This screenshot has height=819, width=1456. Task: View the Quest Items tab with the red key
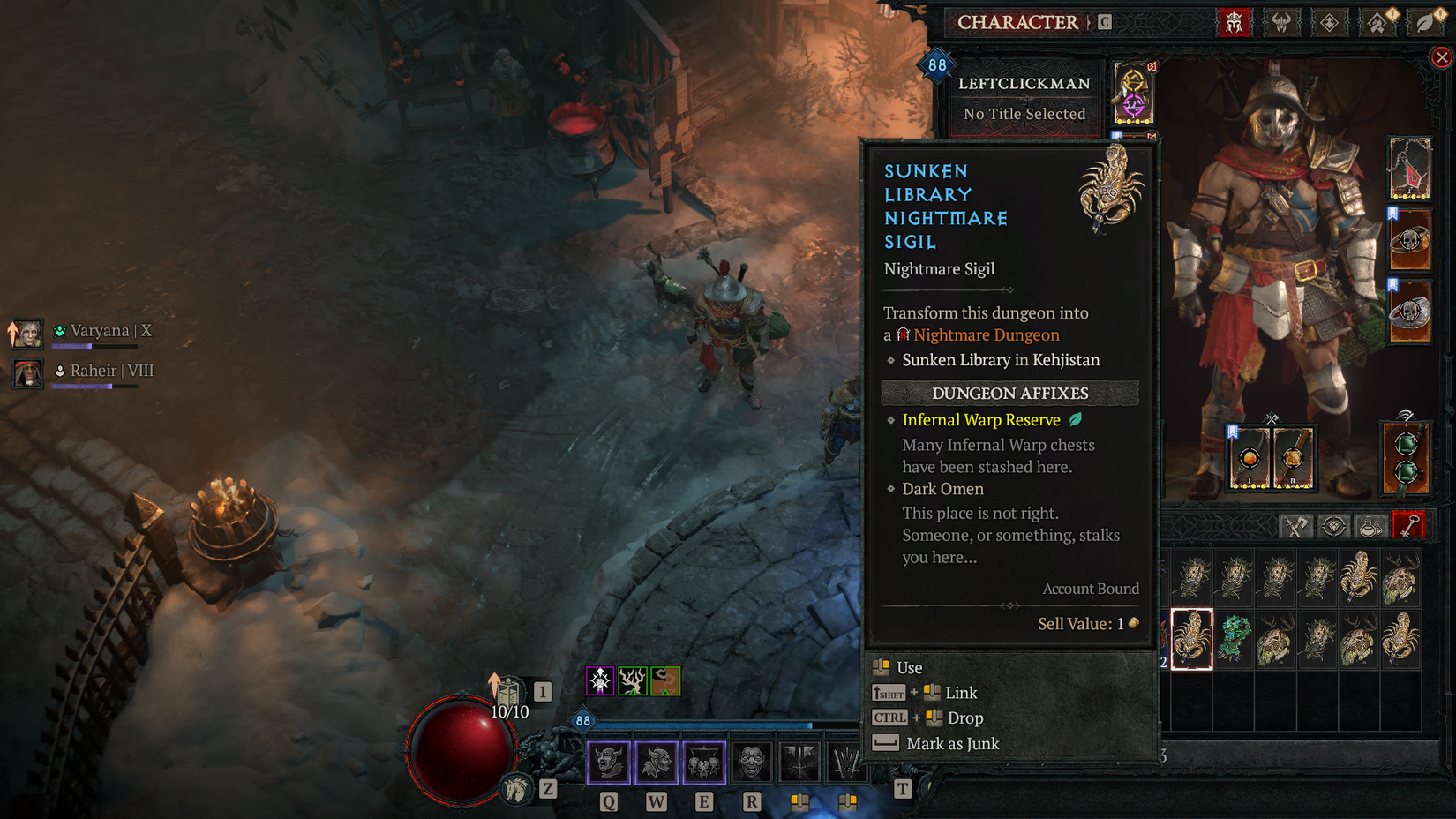click(x=1409, y=525)
